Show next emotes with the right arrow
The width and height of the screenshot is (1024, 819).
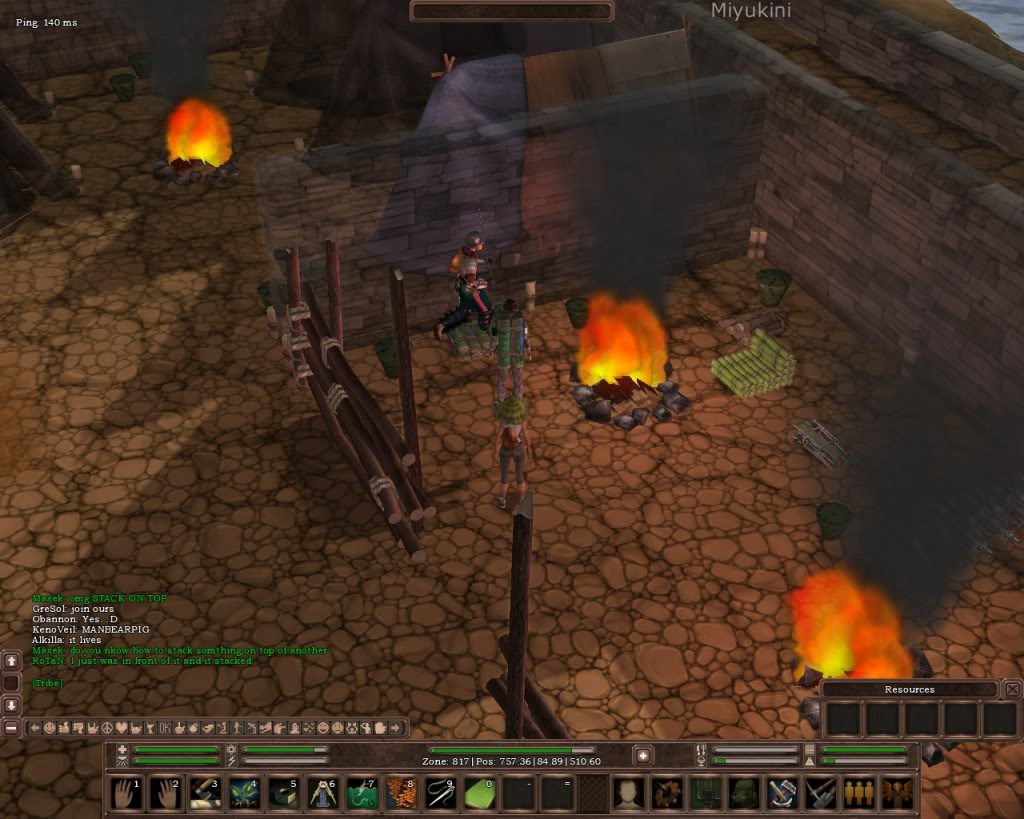pos(397,728)
